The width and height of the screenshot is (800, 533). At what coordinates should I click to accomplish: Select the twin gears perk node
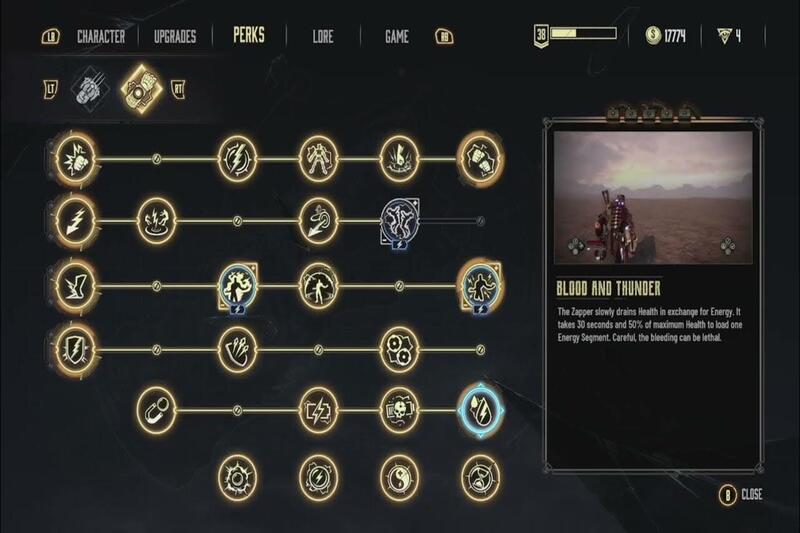coord(399,349)
